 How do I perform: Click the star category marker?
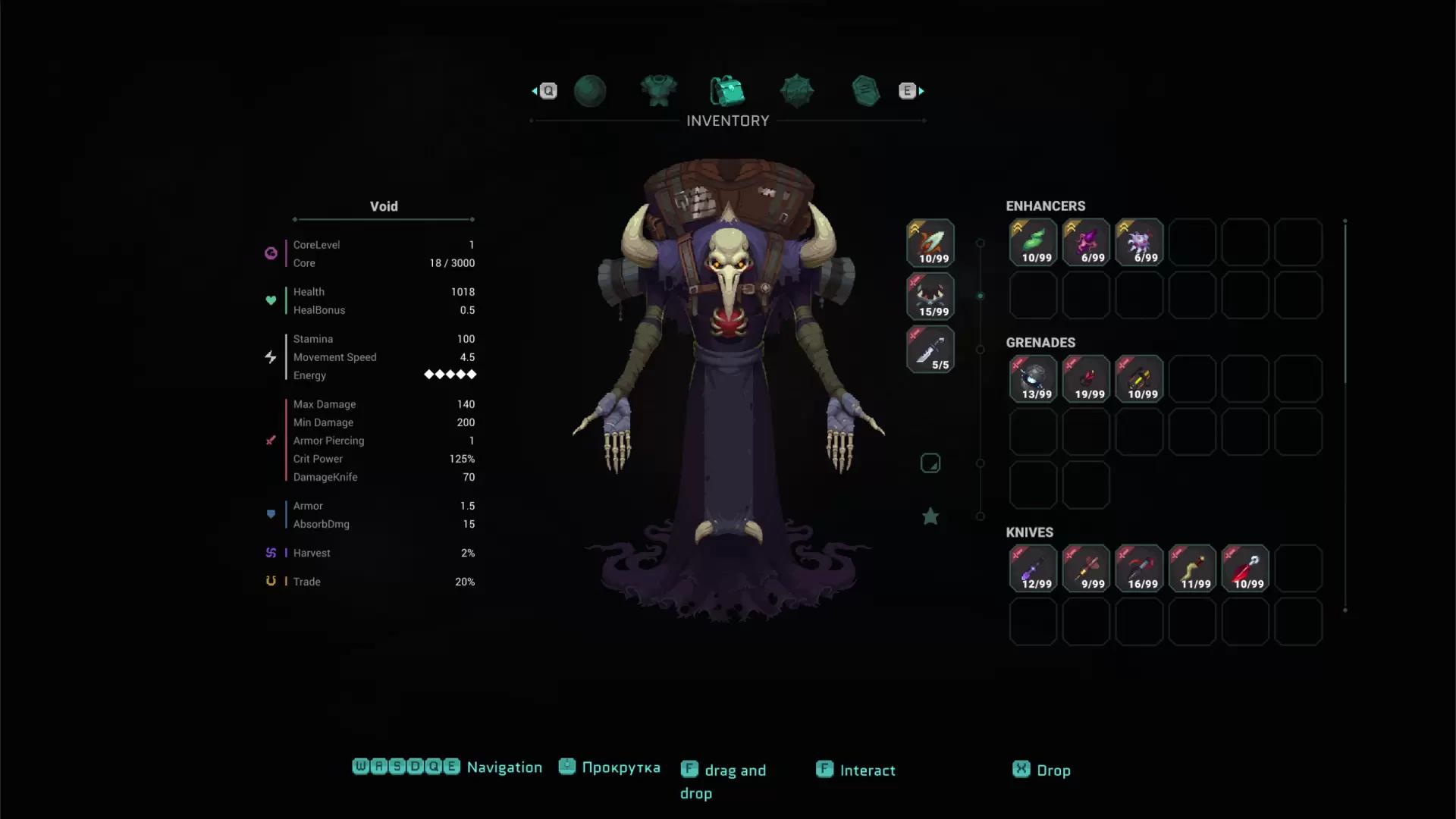coord(930,516)
